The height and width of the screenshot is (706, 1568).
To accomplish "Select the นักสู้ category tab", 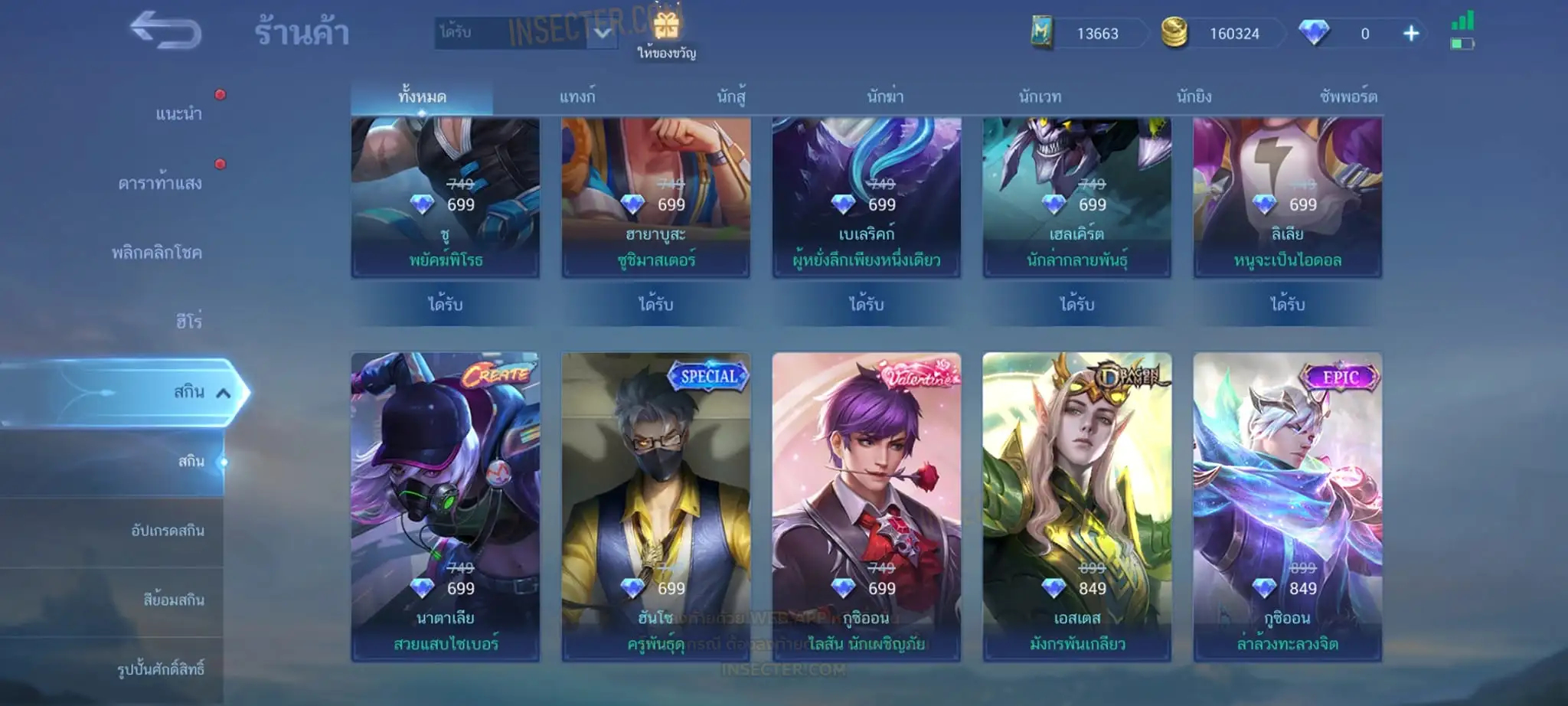I will tap(731, 97).
